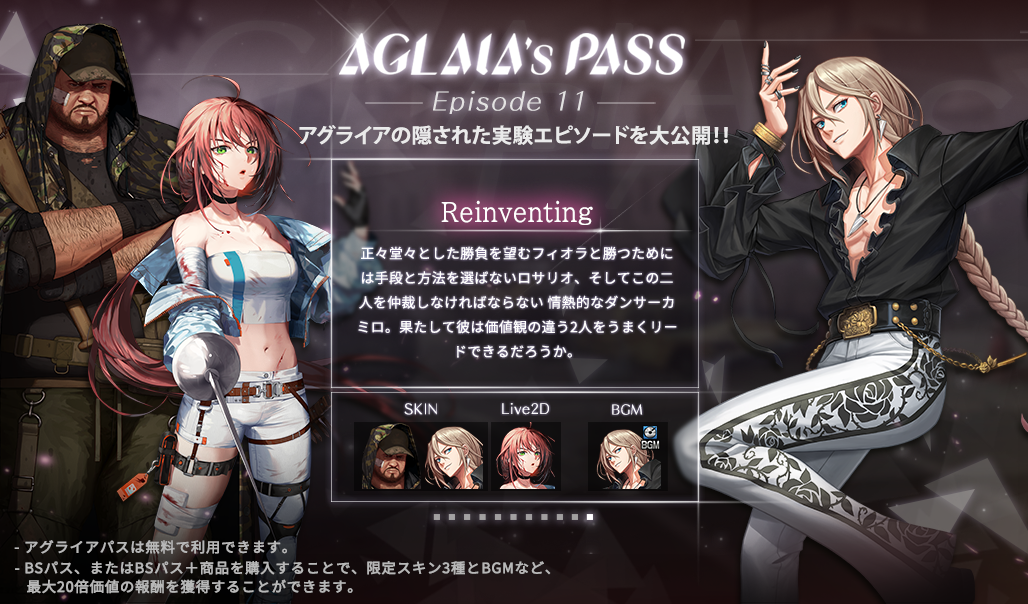Image resolution: width=1028 pixels, height=604 pixels.
Task: Select the Rozzi skin thumbnail with camo cap
Action: (388, 456)
